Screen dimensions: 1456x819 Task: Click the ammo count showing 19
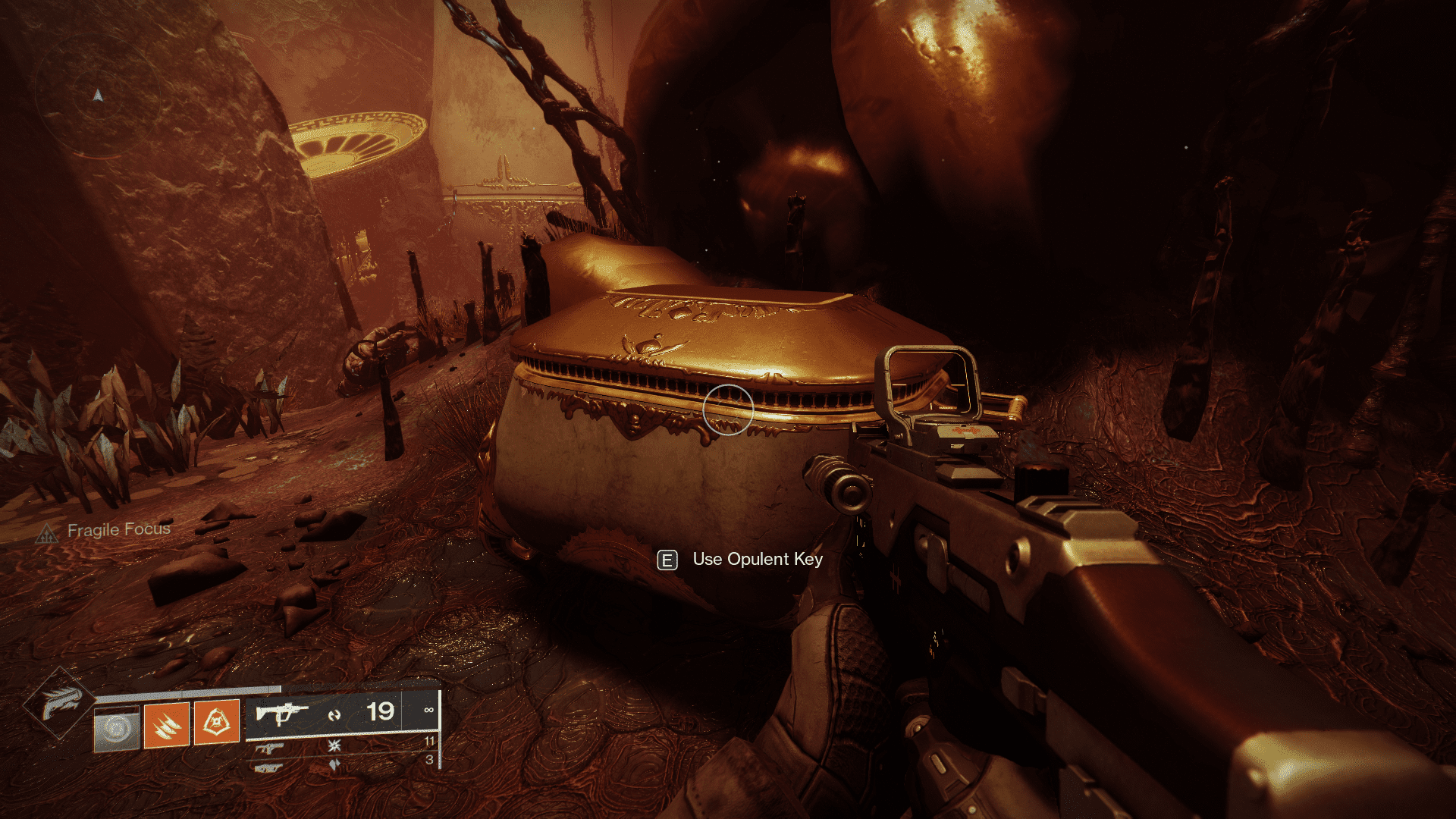(381, 713)
